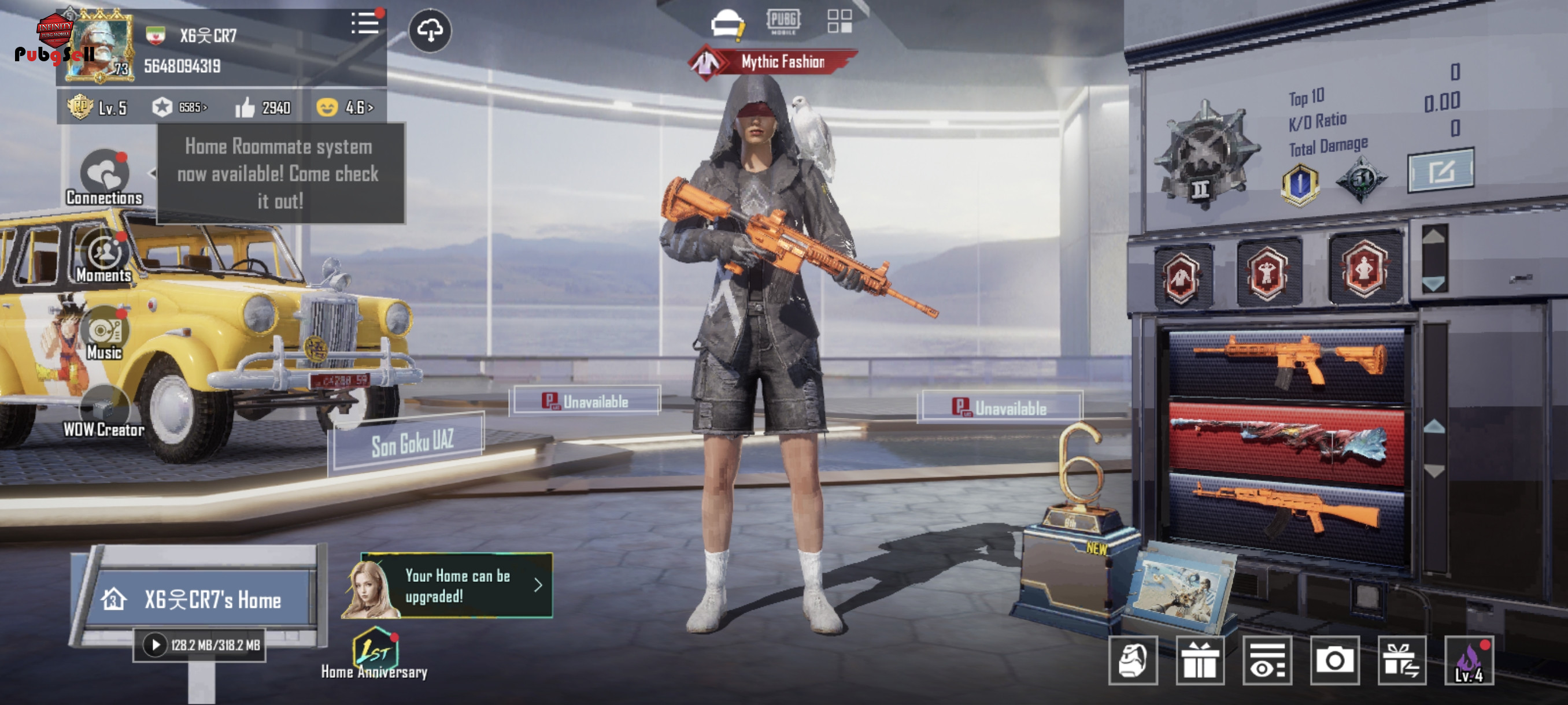Open the camera screenshot tool
This screenshot has height=705, width=1568.
click(x=1334, y=661)
